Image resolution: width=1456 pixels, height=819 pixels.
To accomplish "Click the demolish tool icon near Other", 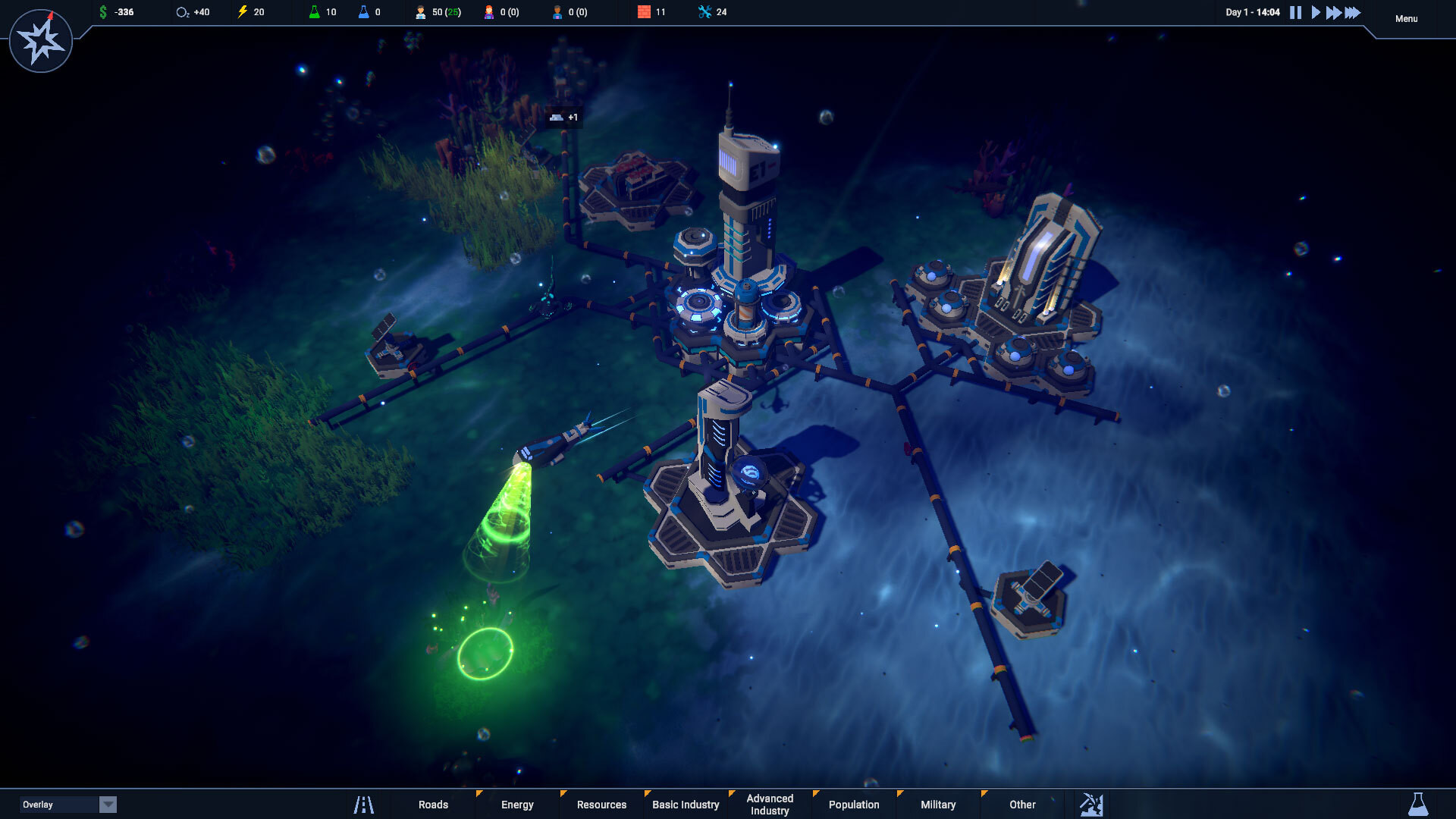I will coord(1092,805).
